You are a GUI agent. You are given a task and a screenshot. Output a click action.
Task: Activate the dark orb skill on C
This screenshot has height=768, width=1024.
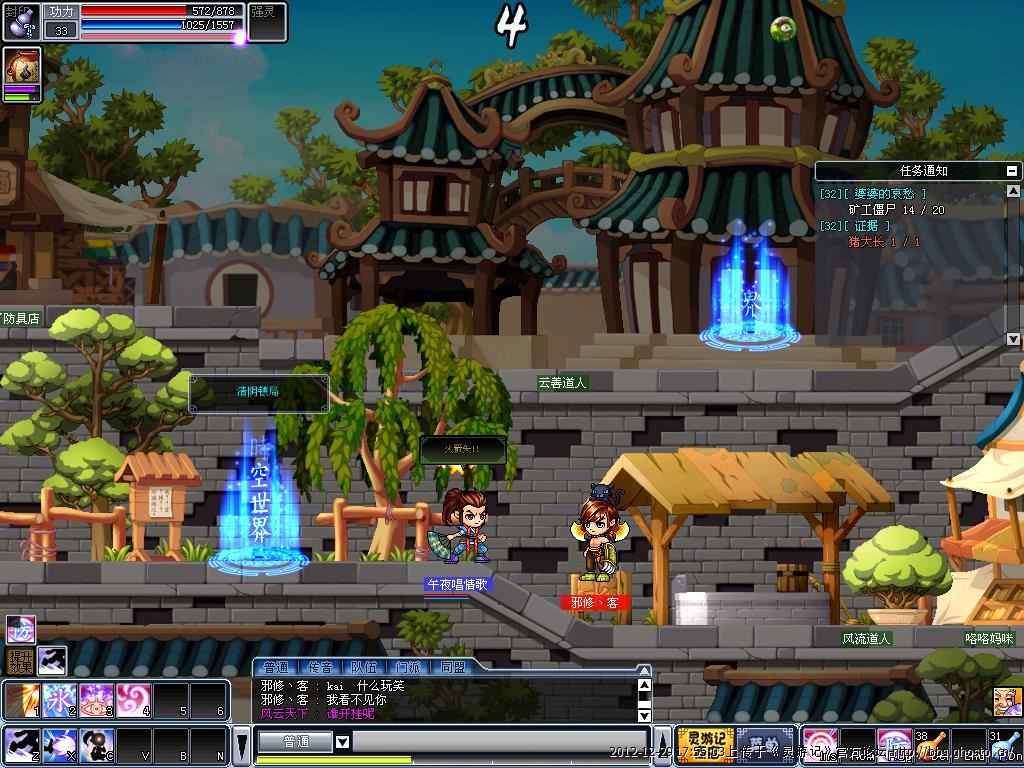pyautogui.click(x=96, y=745)
